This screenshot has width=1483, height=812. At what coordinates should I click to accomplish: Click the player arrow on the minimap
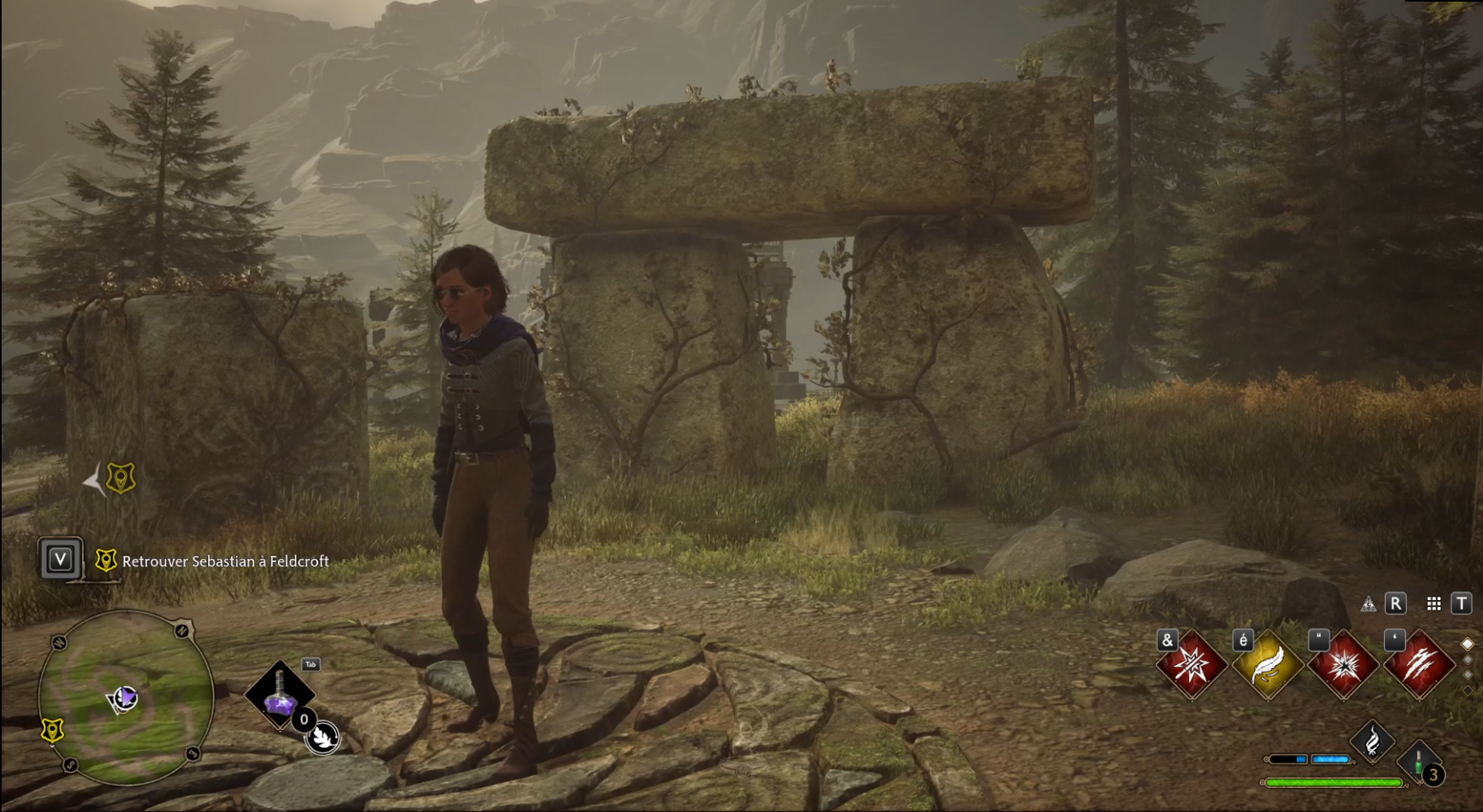(x=124, y=699)
